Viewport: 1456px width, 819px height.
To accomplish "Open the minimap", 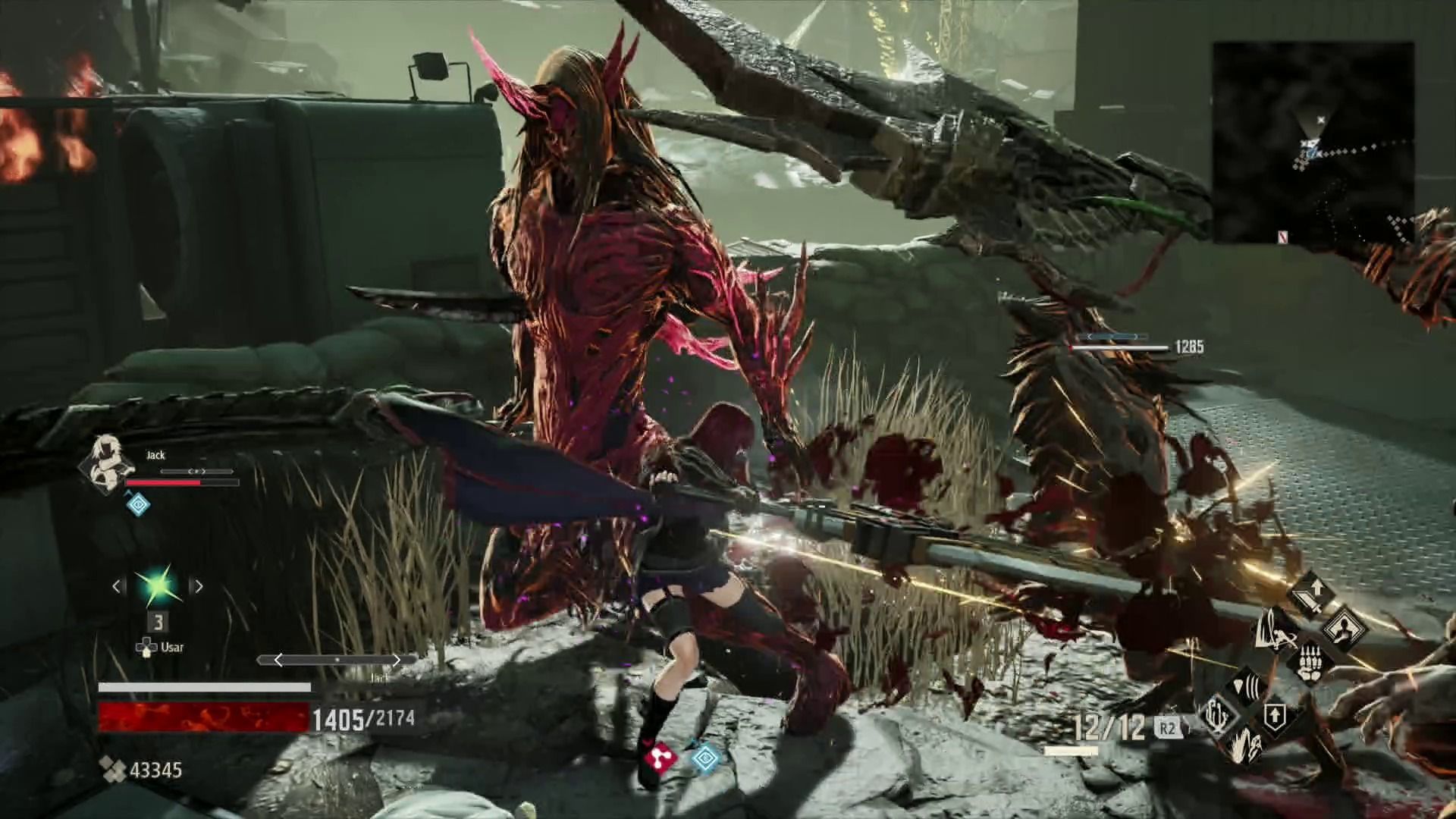I will (1313, 143).
